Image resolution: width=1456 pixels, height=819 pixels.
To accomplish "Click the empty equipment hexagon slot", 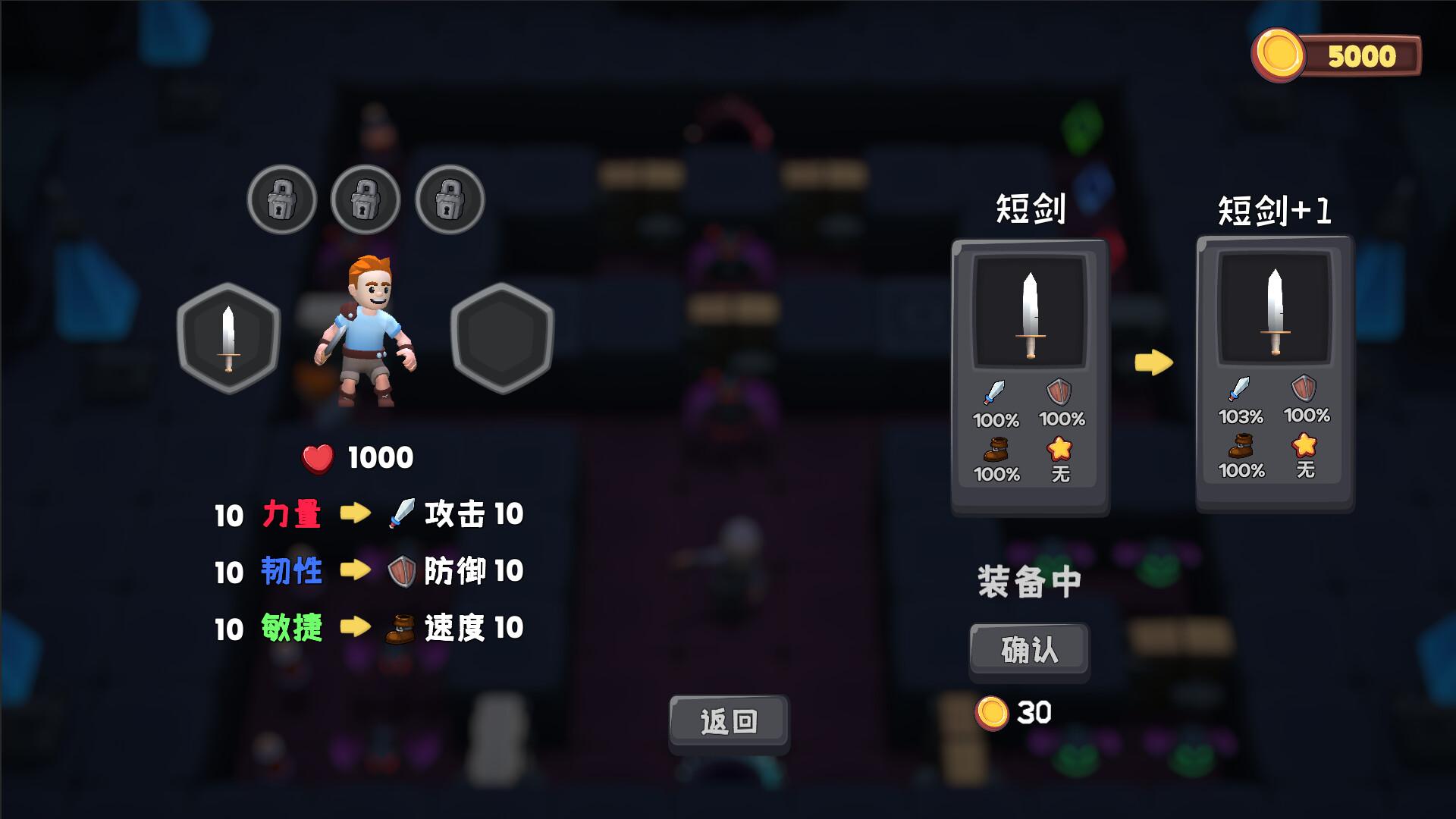I will click(x=500, y=339).
